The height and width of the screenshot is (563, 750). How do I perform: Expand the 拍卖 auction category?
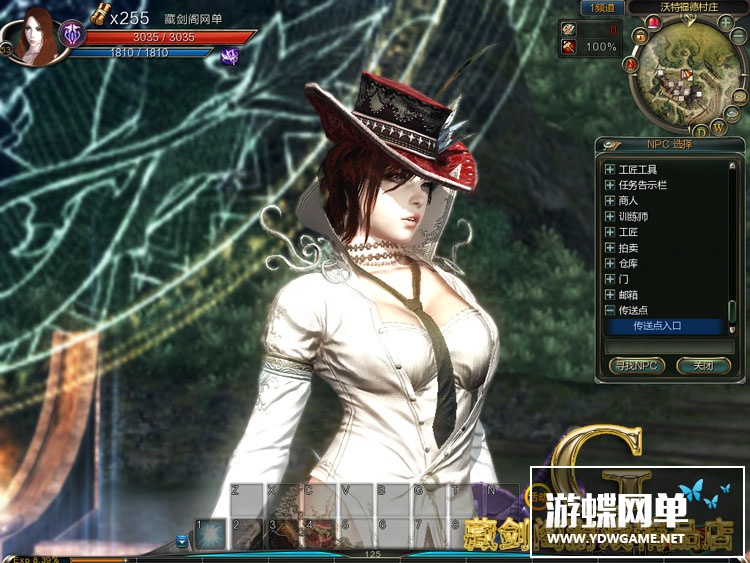click(x=610, y=248)
